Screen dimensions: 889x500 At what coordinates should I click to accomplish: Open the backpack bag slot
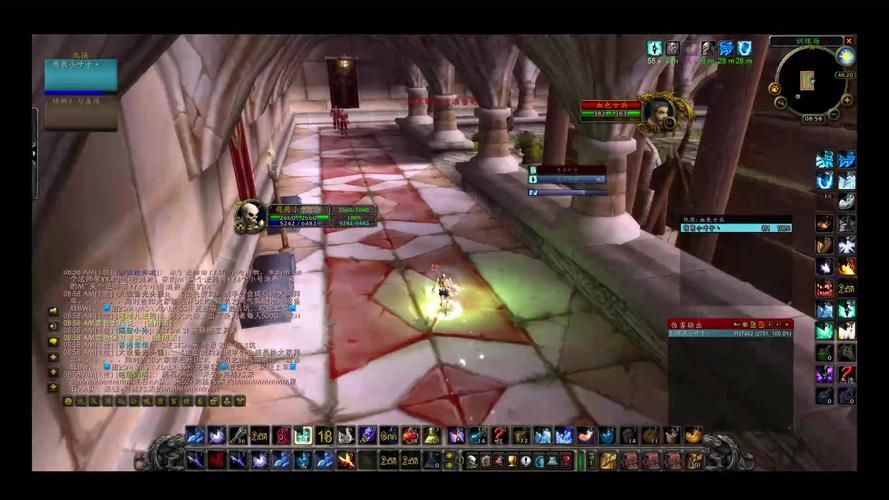click(x=695, y=460)
